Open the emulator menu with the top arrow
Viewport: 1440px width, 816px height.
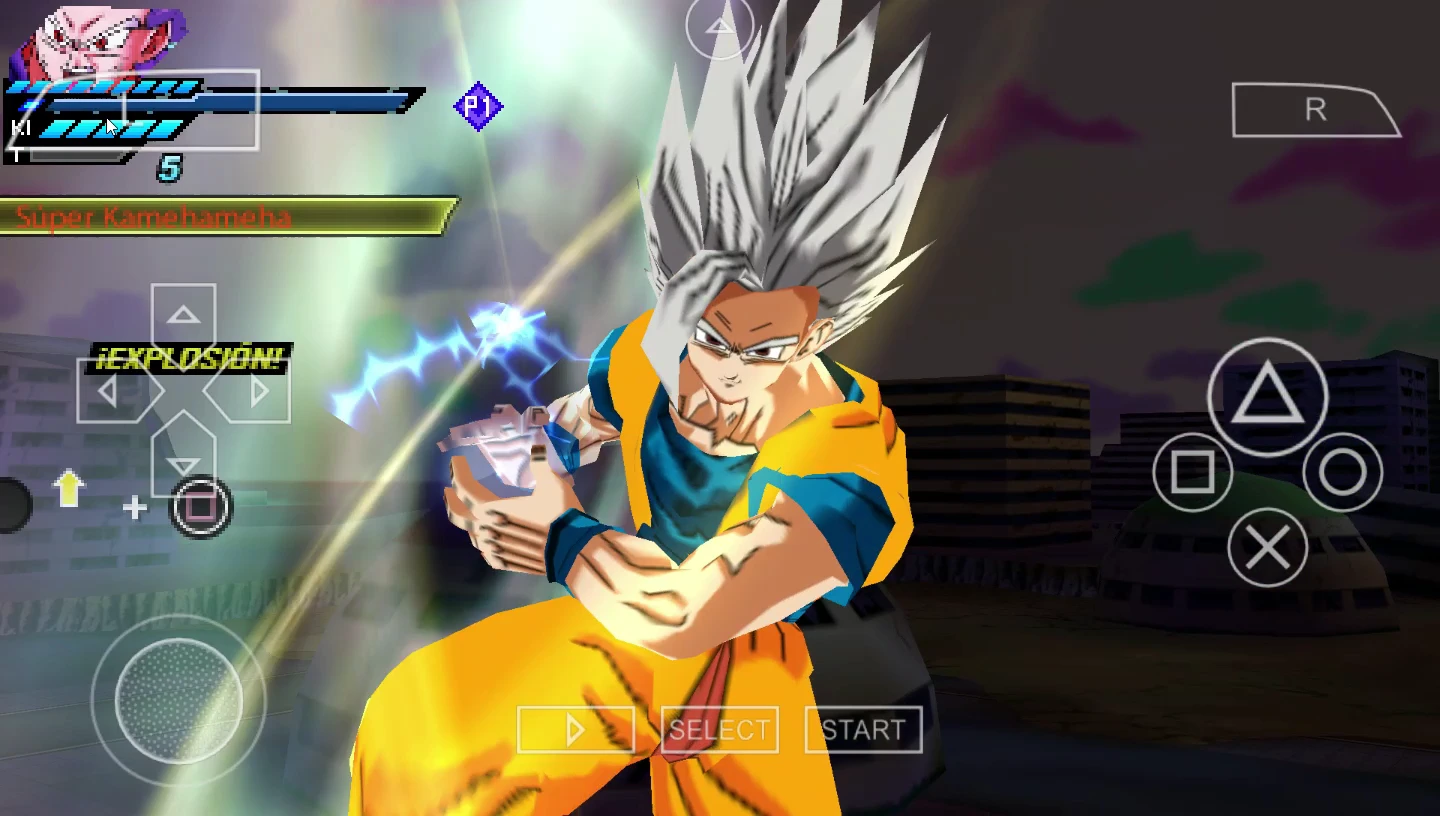point(719,26)
